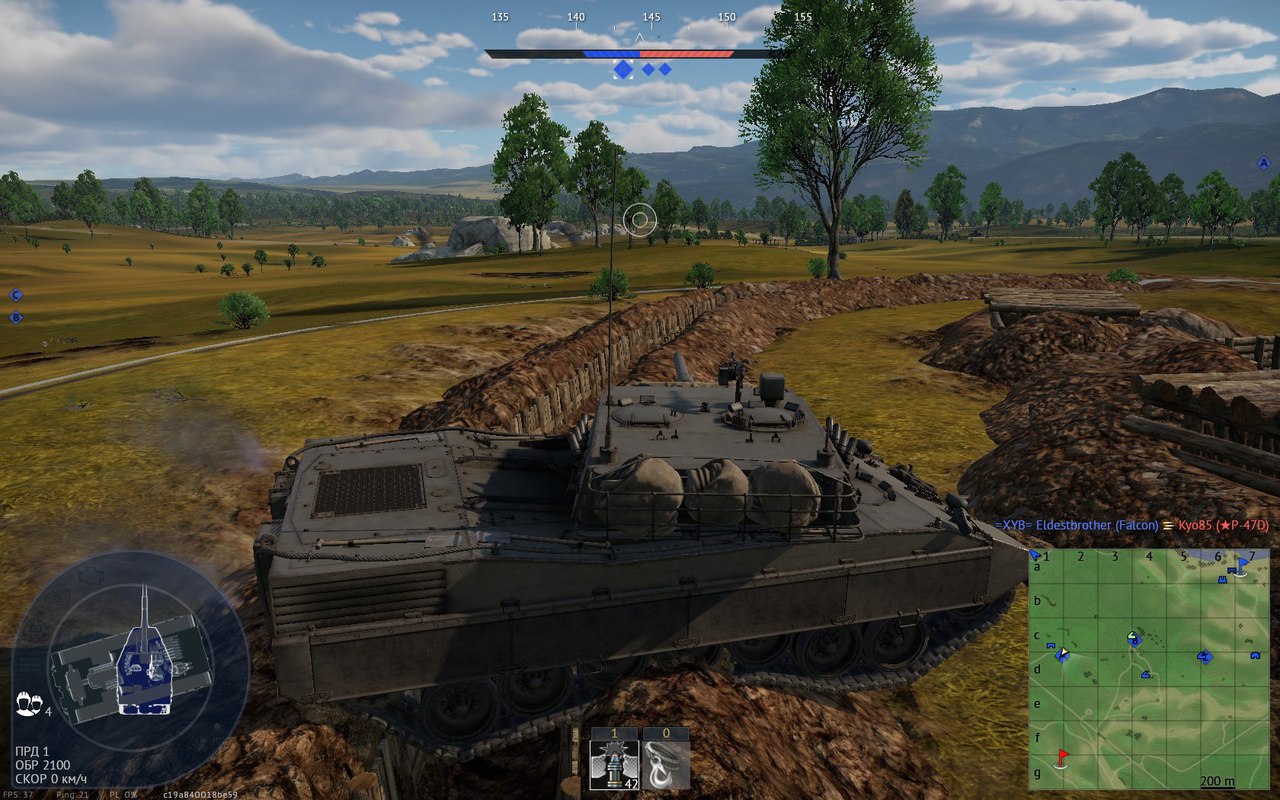Click the crew members icon
This screenshot has width=1280, height=800.
click(27, 703)
